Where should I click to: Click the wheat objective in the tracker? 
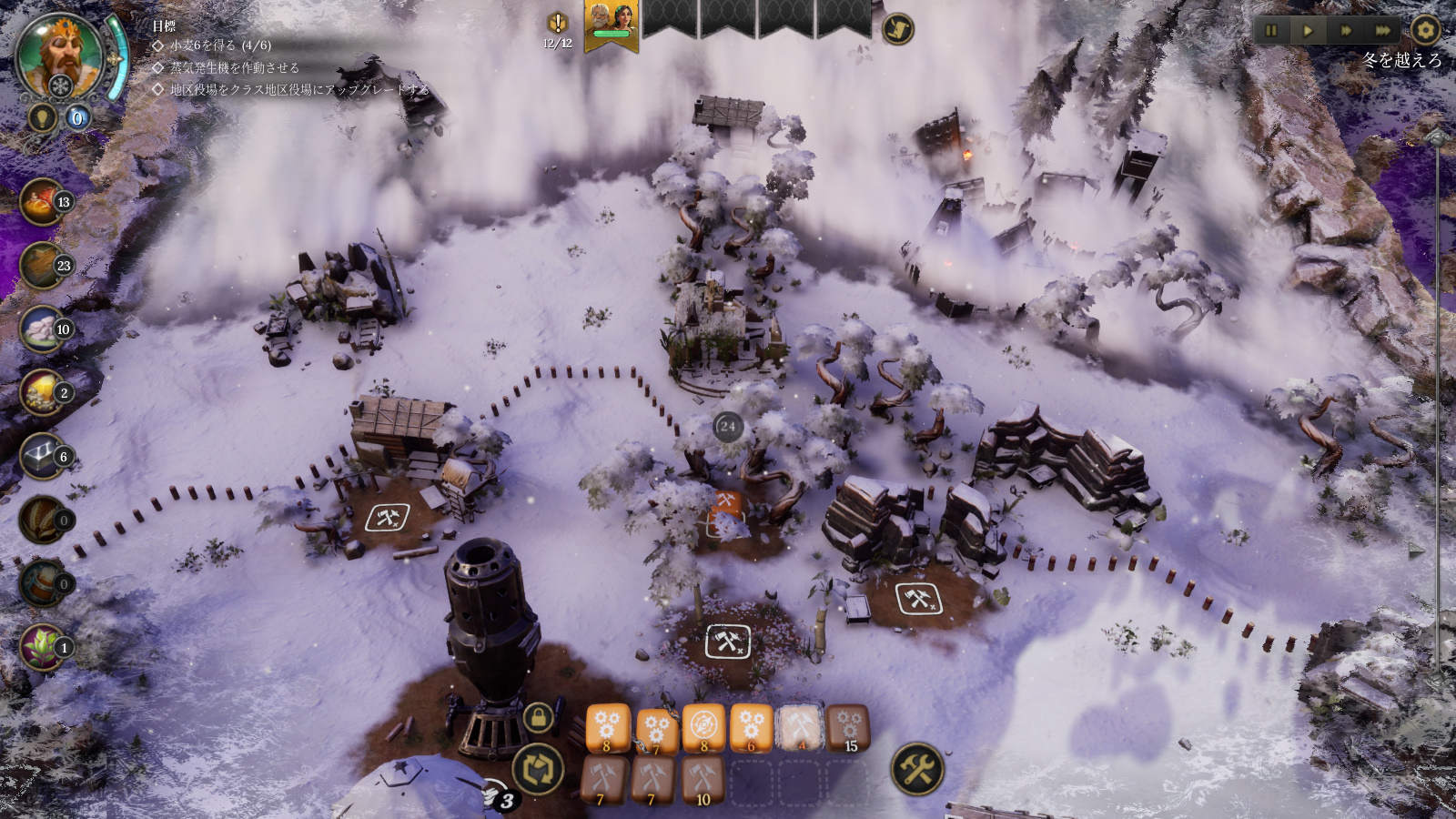pos(219,45)
